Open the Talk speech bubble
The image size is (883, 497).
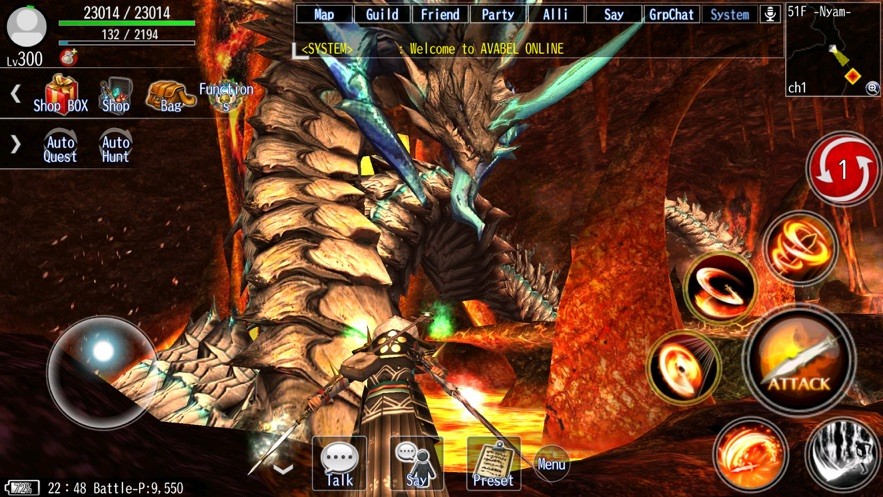pyautogui.click(x=339, y=463)
